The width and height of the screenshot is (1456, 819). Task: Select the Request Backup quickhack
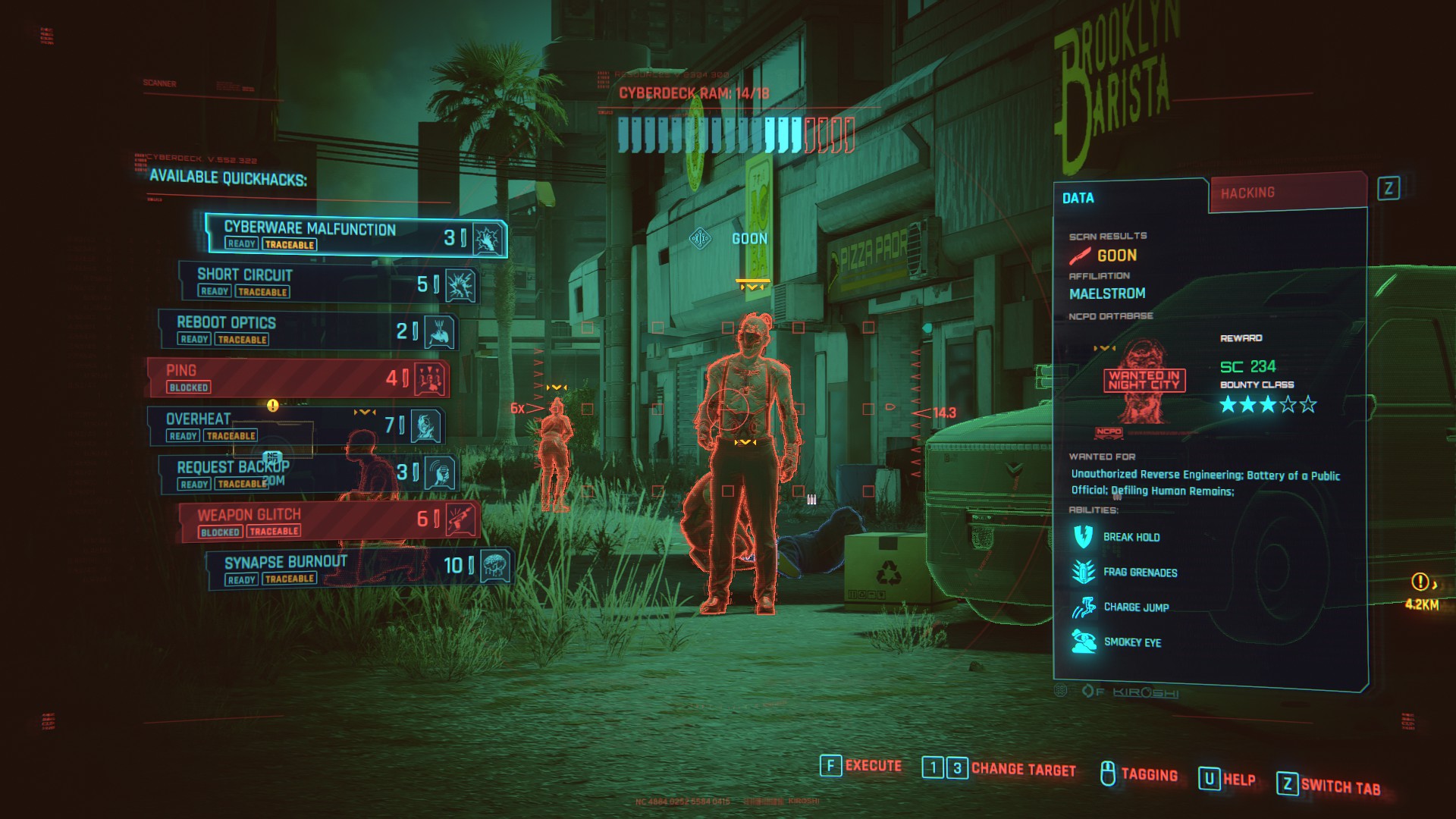308,473
